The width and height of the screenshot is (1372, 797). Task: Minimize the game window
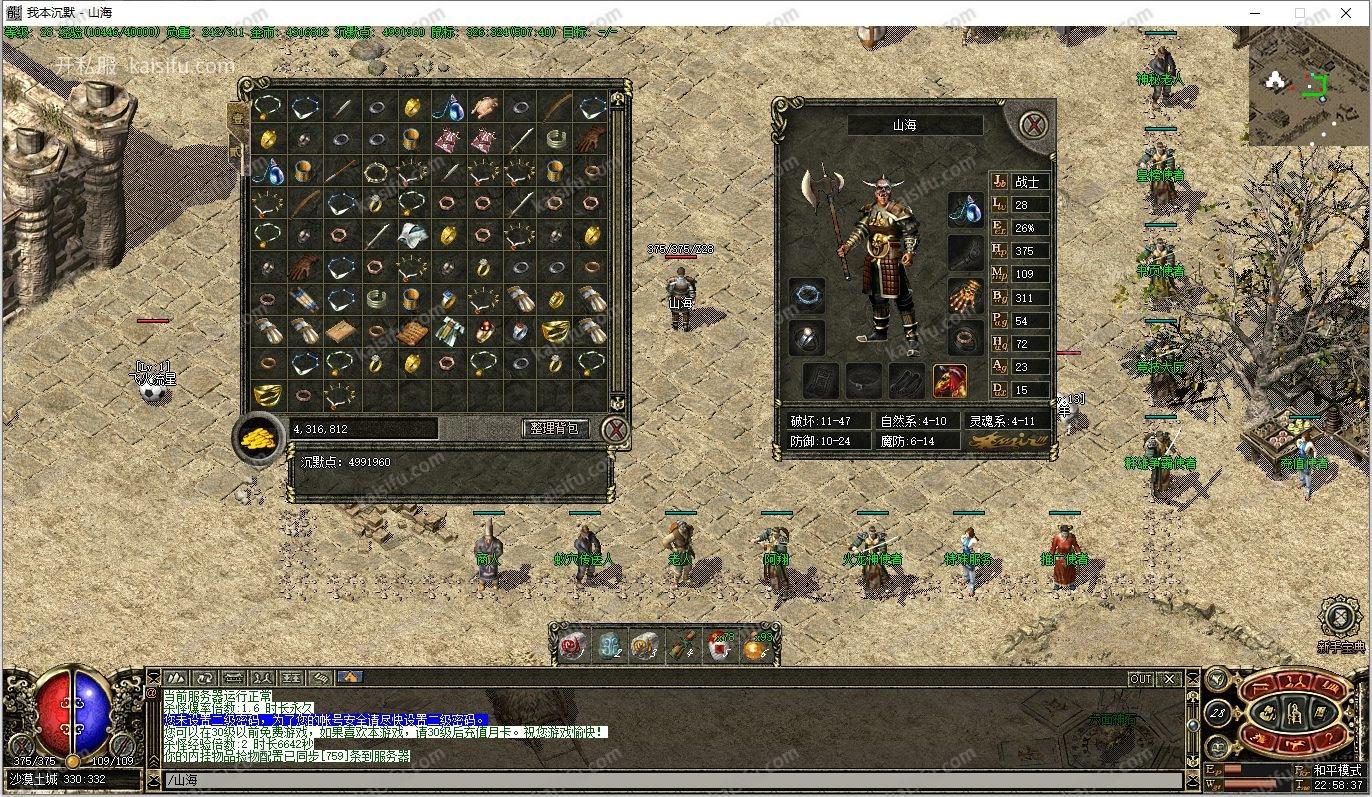tap(1254, 13)
